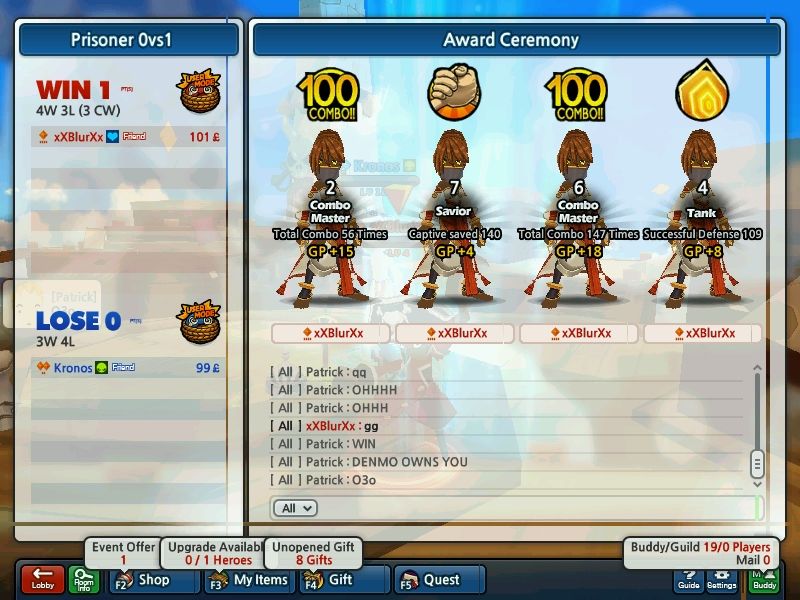This screenshot has width=800, height=600.
Task: Open the Settings
Action: click(x=722, y=580)
